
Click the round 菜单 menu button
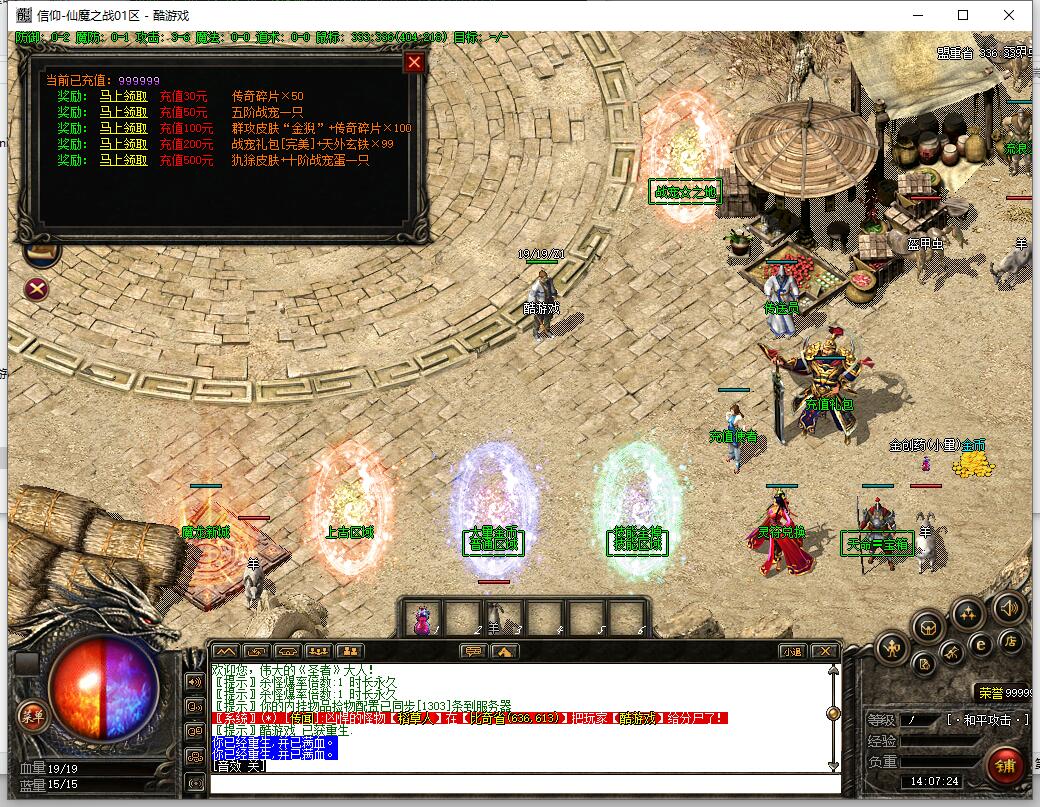click(33, 715)
